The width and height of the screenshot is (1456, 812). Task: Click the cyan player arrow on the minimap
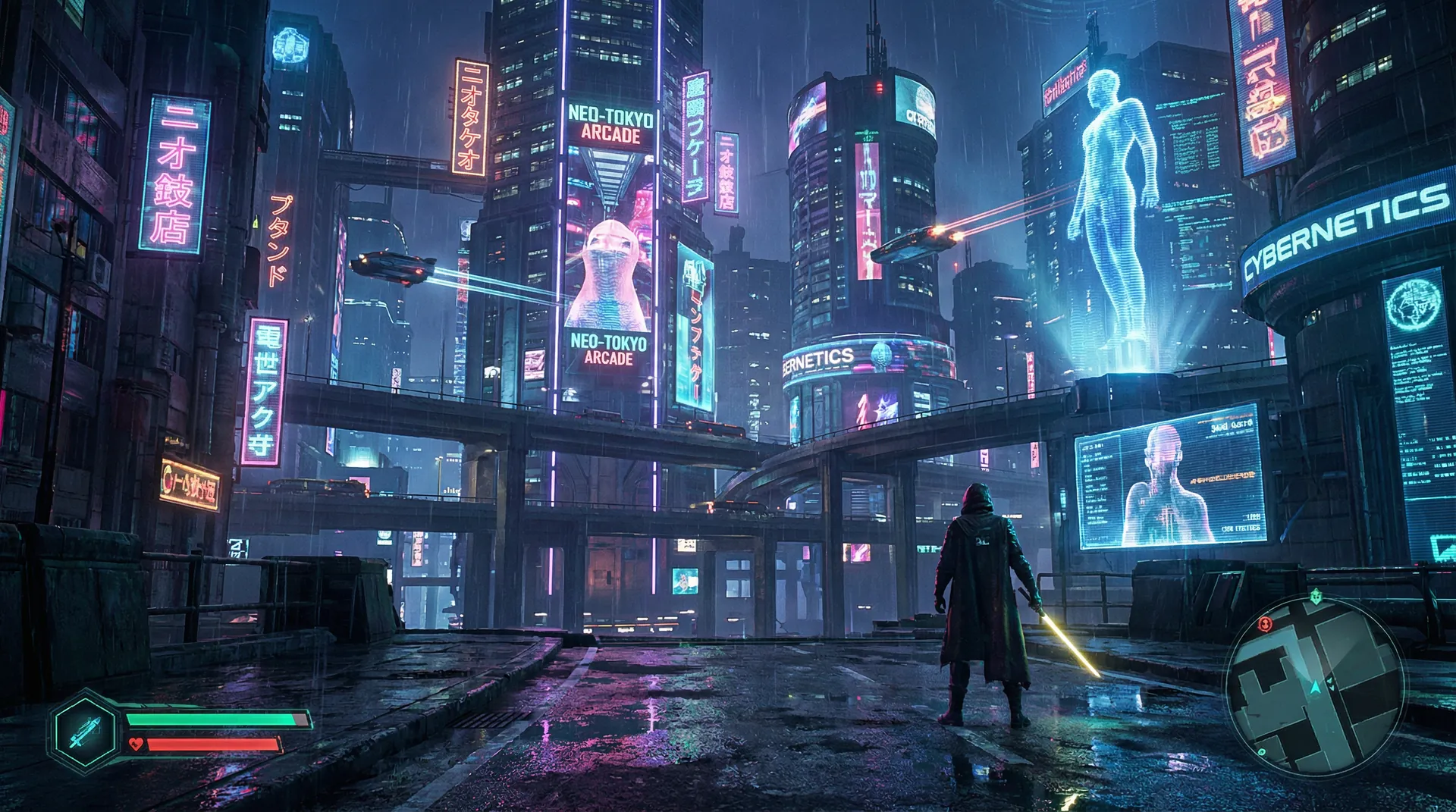coord(1315,687)
